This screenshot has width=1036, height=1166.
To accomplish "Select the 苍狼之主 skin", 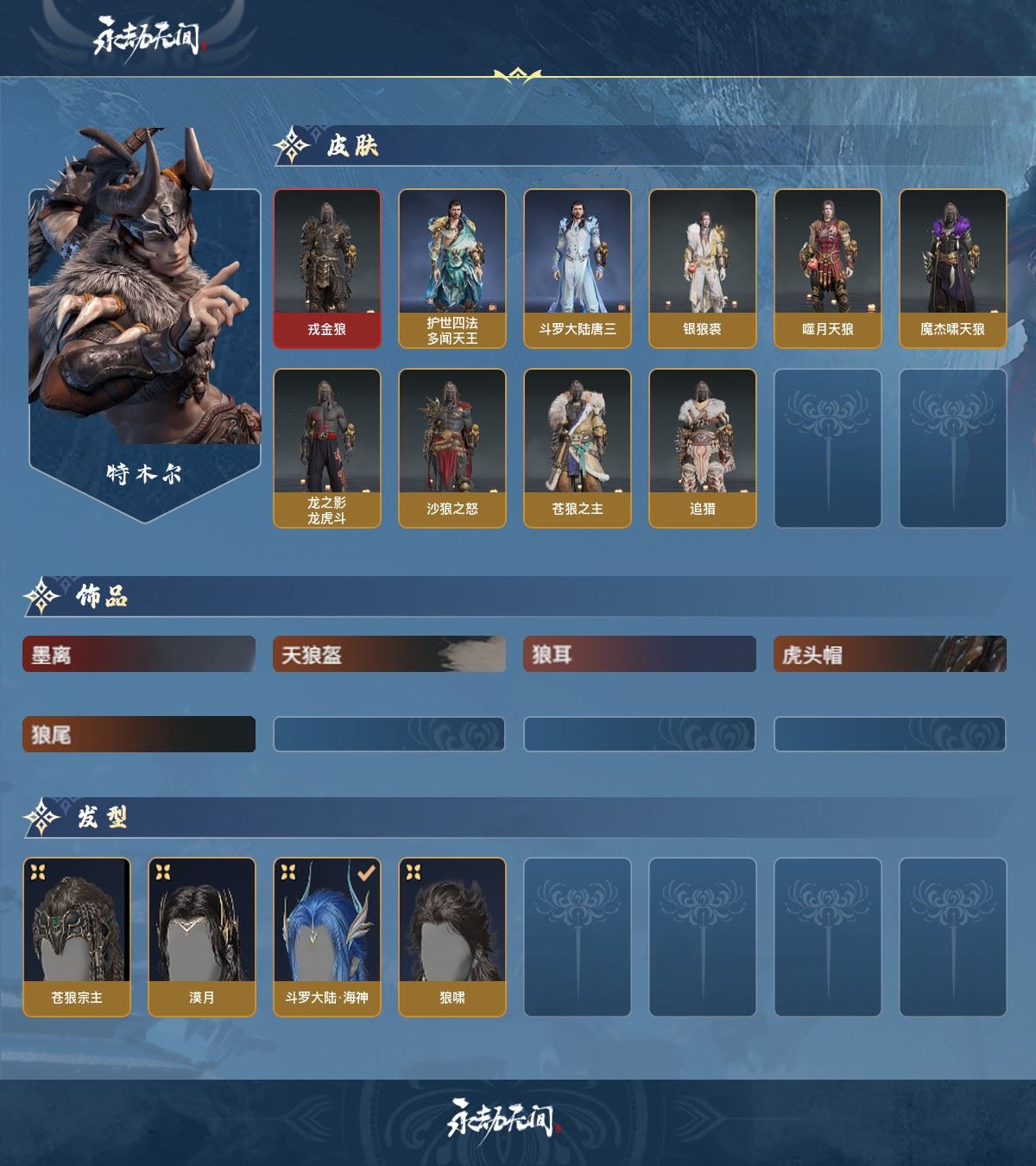I will 578,448.
